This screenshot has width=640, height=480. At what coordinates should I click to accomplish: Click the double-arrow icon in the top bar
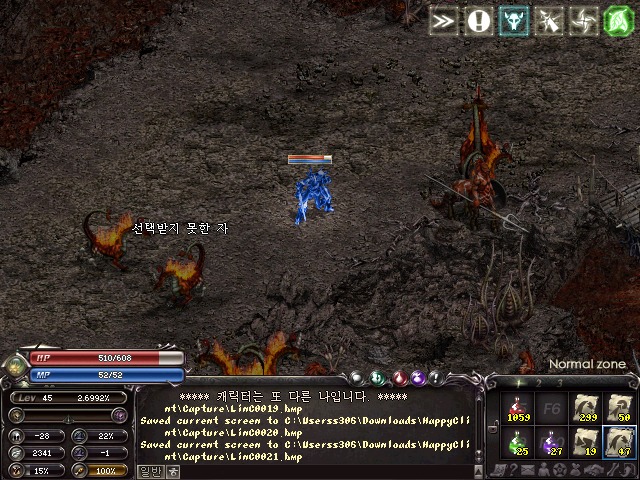445,21
